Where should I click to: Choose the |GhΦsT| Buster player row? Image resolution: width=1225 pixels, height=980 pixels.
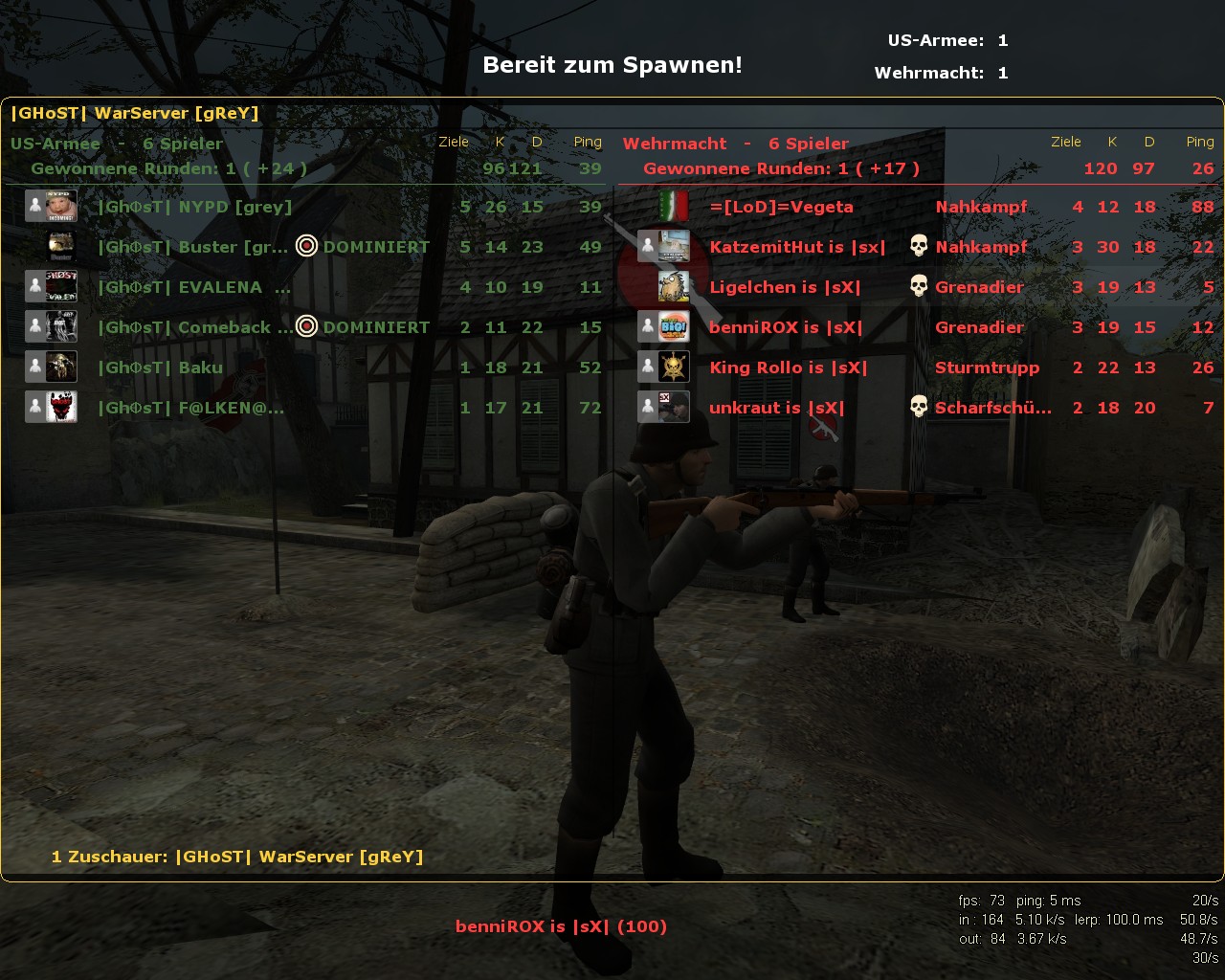click(192, 247)
